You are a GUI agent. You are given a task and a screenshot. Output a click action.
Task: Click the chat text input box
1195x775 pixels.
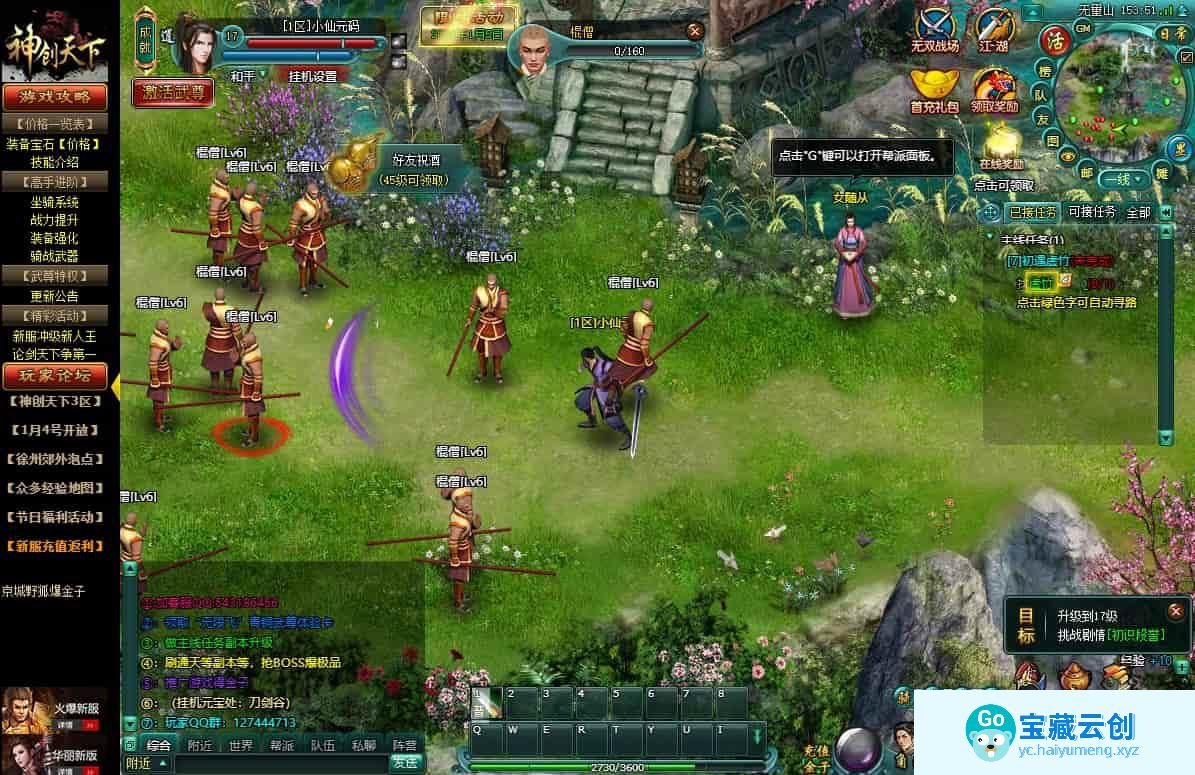point(270,763)
